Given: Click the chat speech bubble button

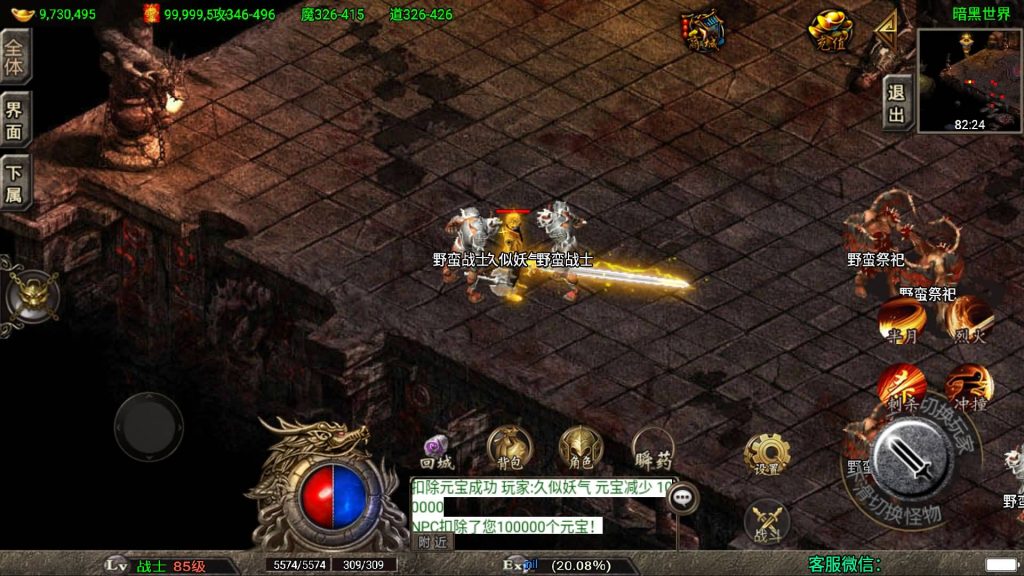Looking at the screenshot, I should pyautogui.click(x=684, y=496).
